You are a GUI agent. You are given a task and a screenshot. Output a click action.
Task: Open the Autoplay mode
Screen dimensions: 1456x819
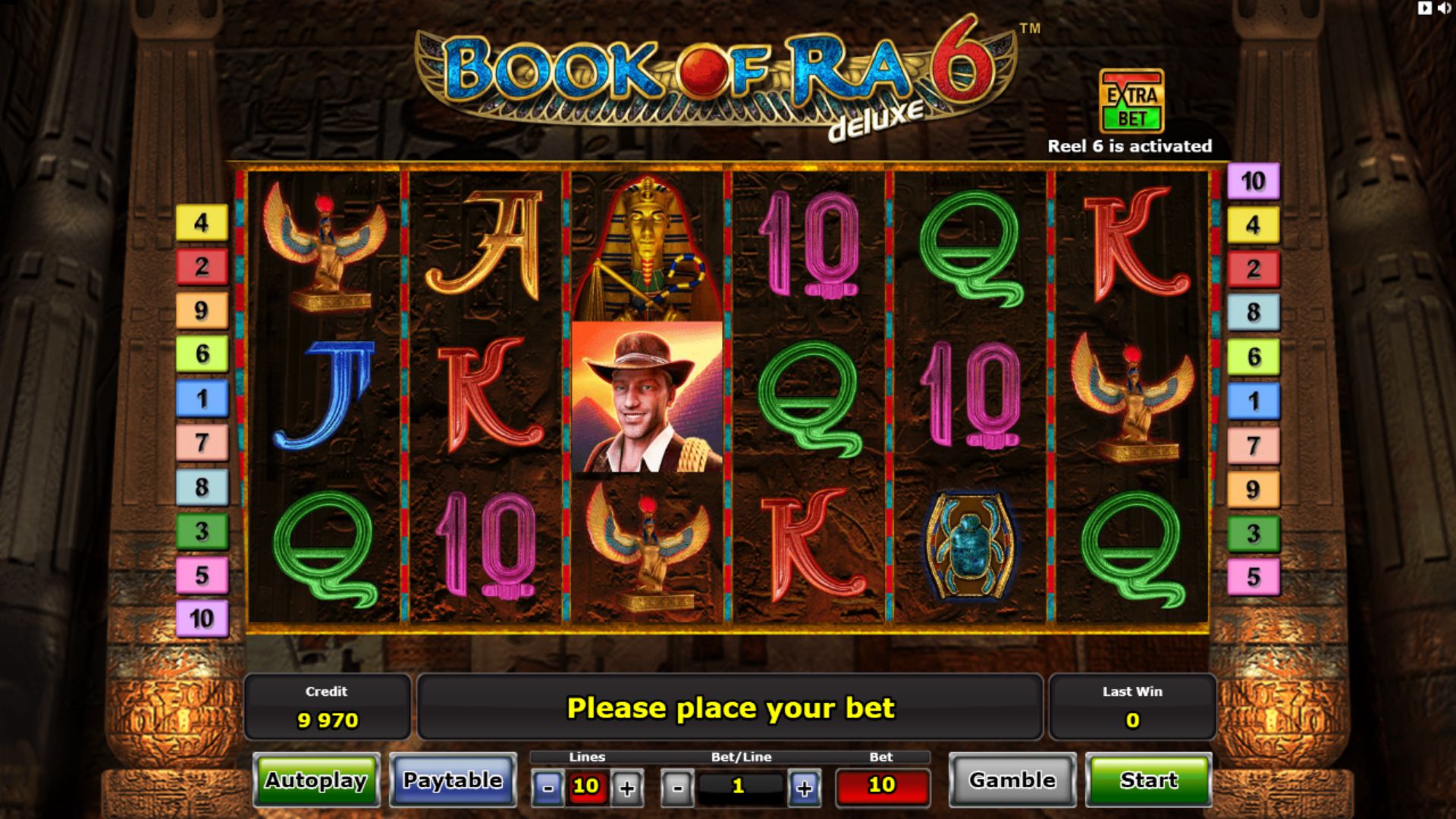[316, 780]
